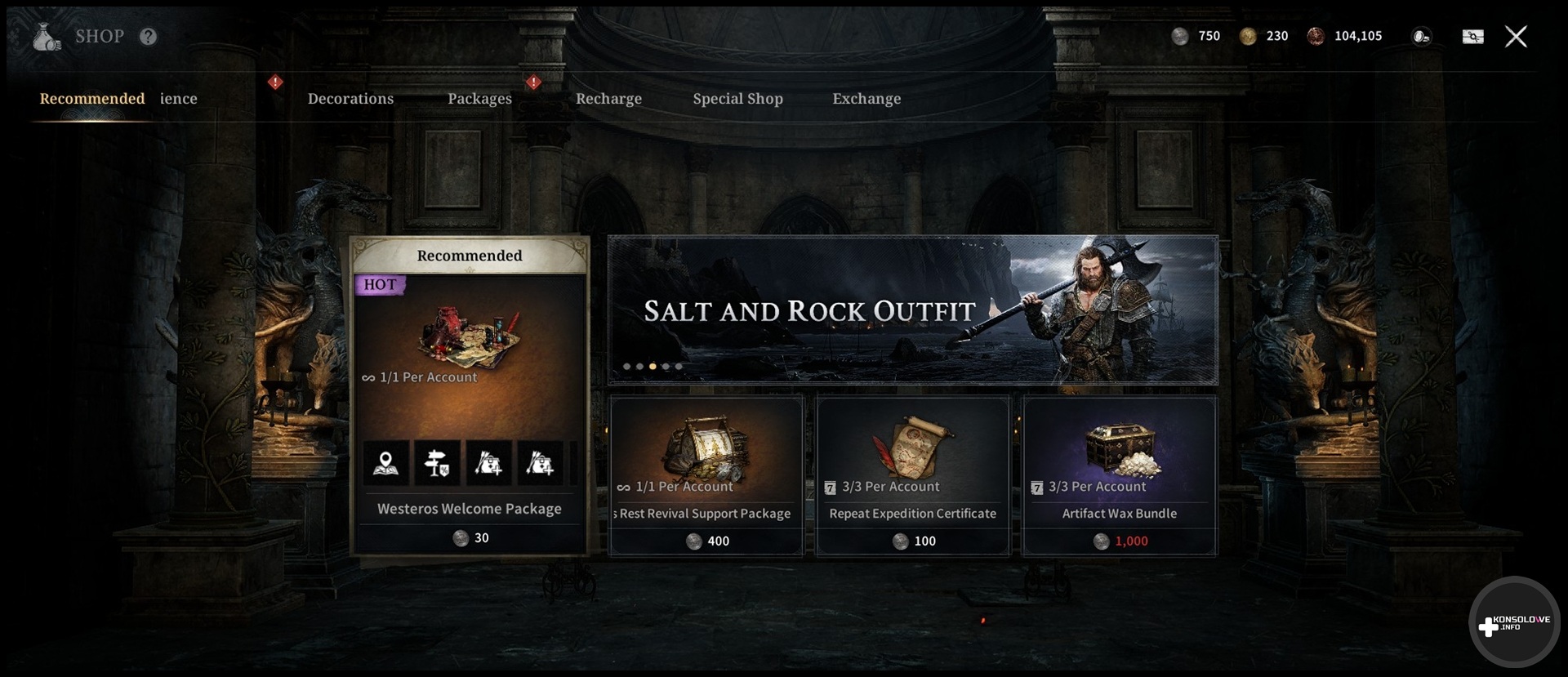Inspect the map pin reward icon
Viewport: 1568px width, 677px height.
(x=385, y=464)
